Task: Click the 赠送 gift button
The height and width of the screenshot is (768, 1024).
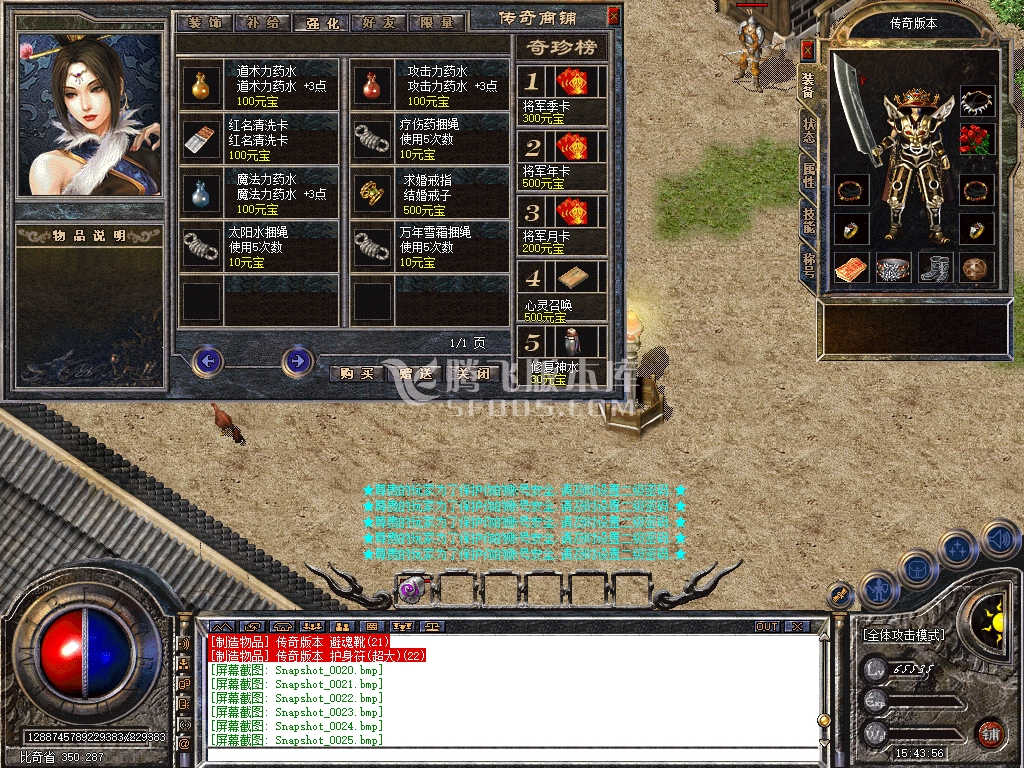Action: (413, 373)
